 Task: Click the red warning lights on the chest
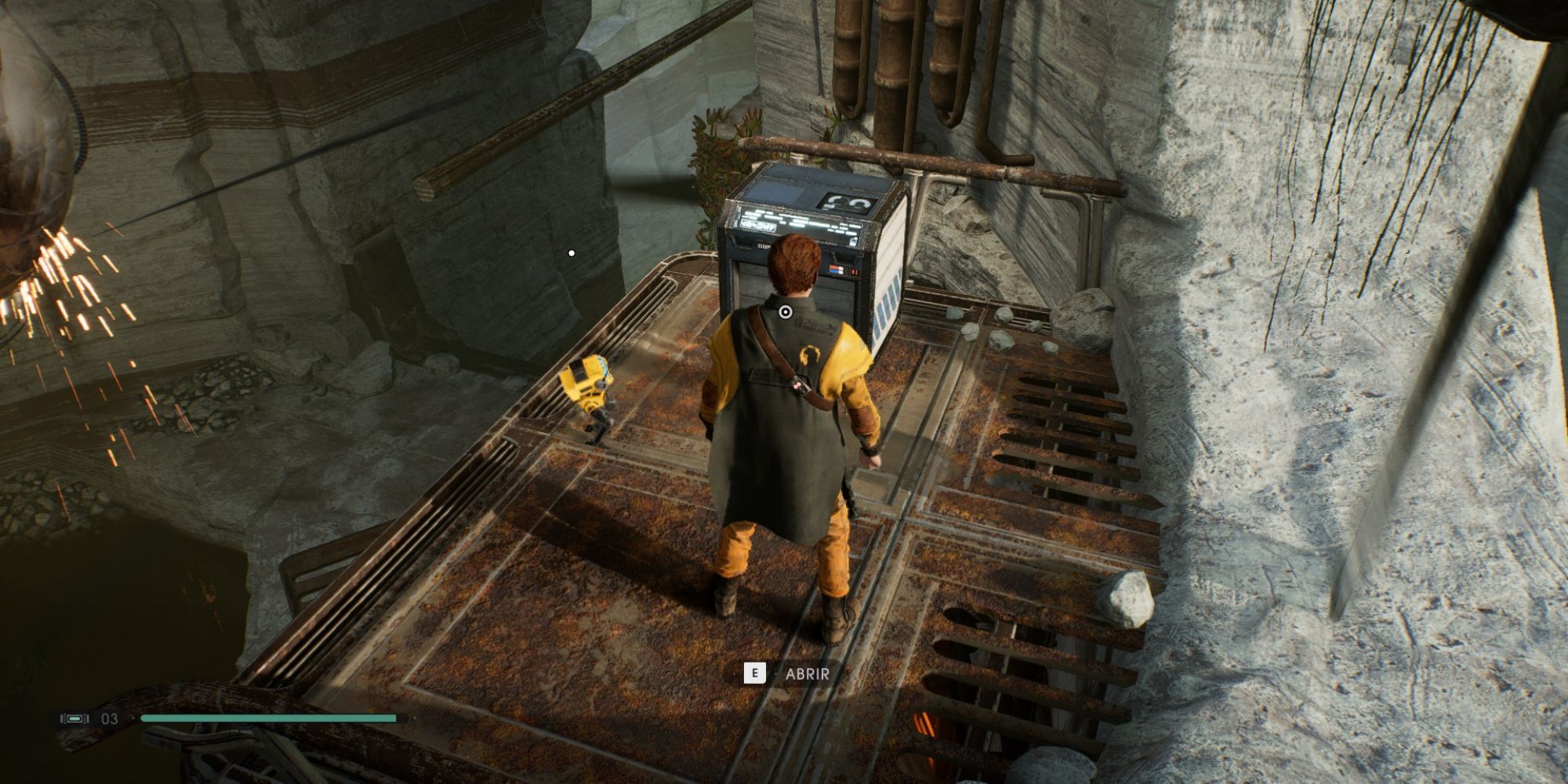coord(854,271)
